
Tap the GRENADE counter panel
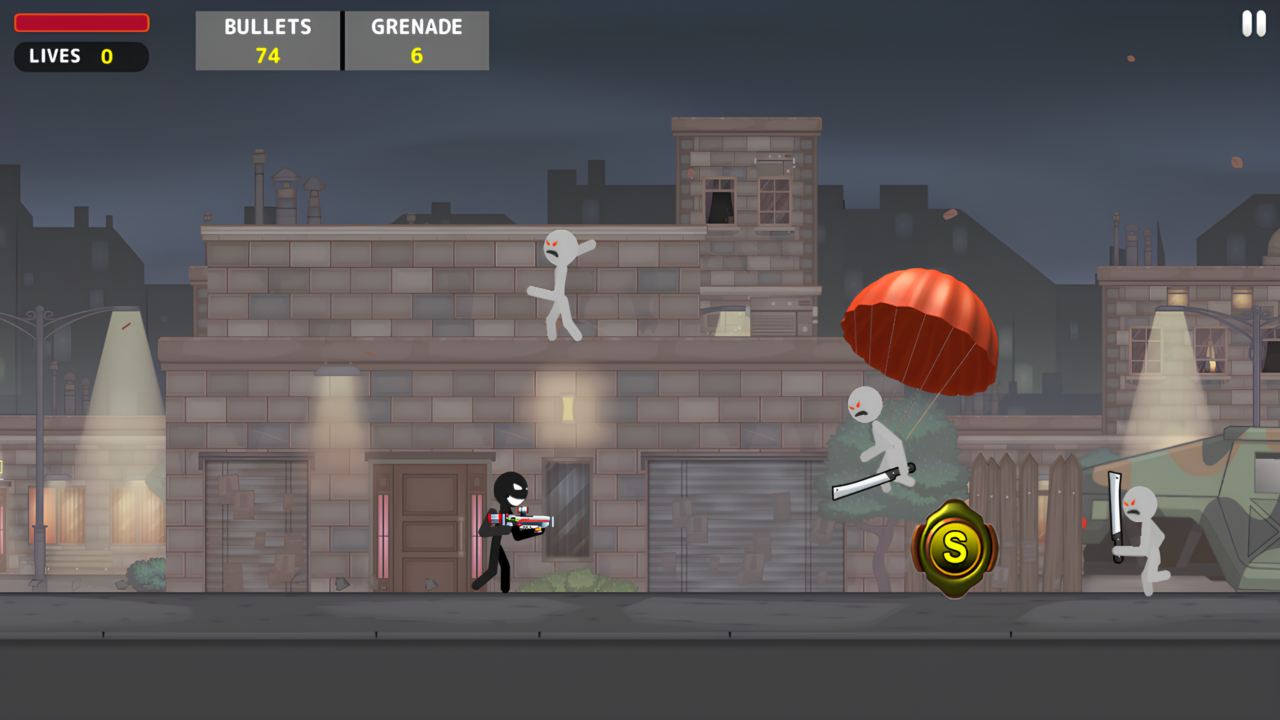(x=416, y=41)
